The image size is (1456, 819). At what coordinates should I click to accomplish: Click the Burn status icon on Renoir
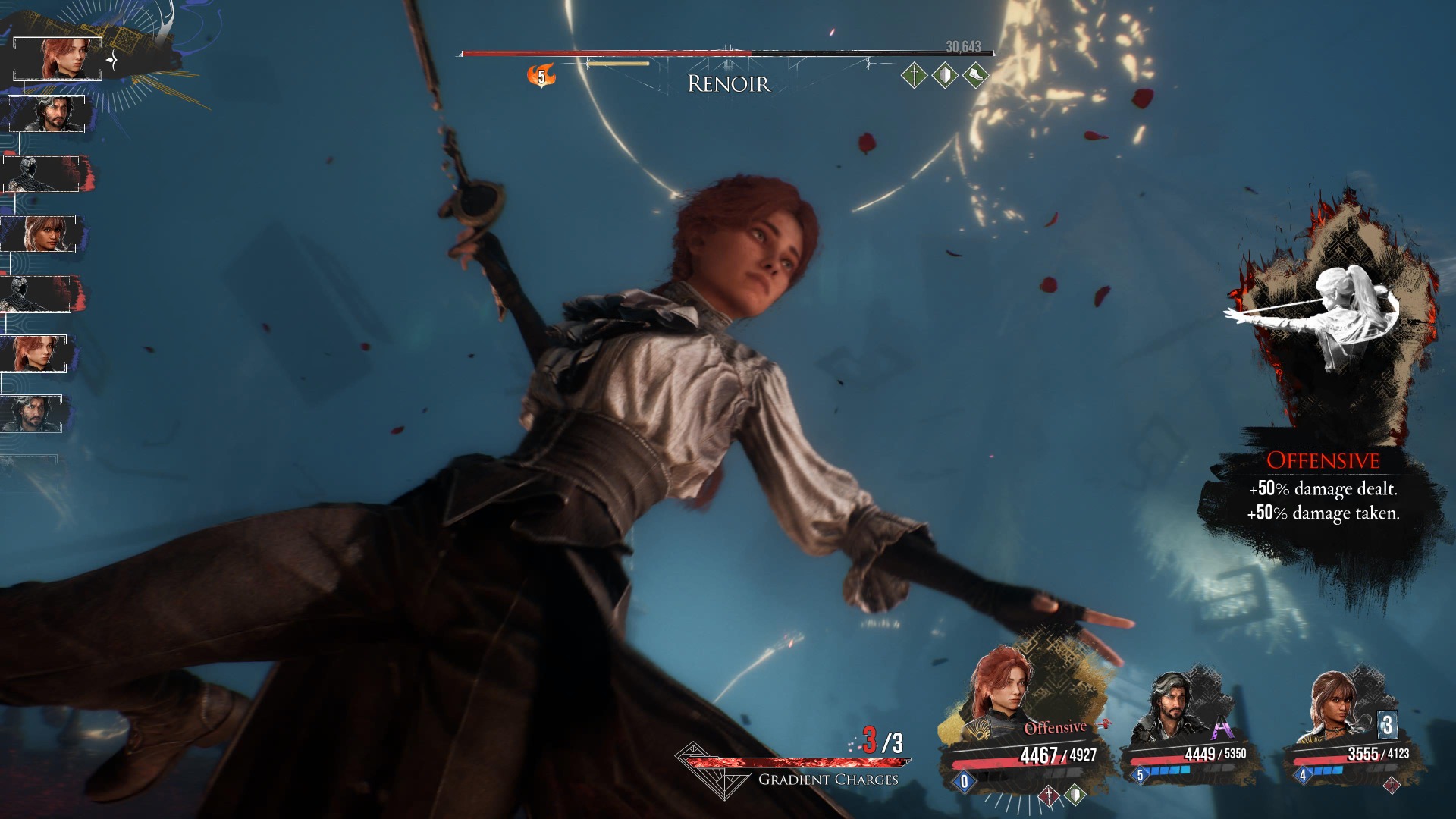pos(541,76)
